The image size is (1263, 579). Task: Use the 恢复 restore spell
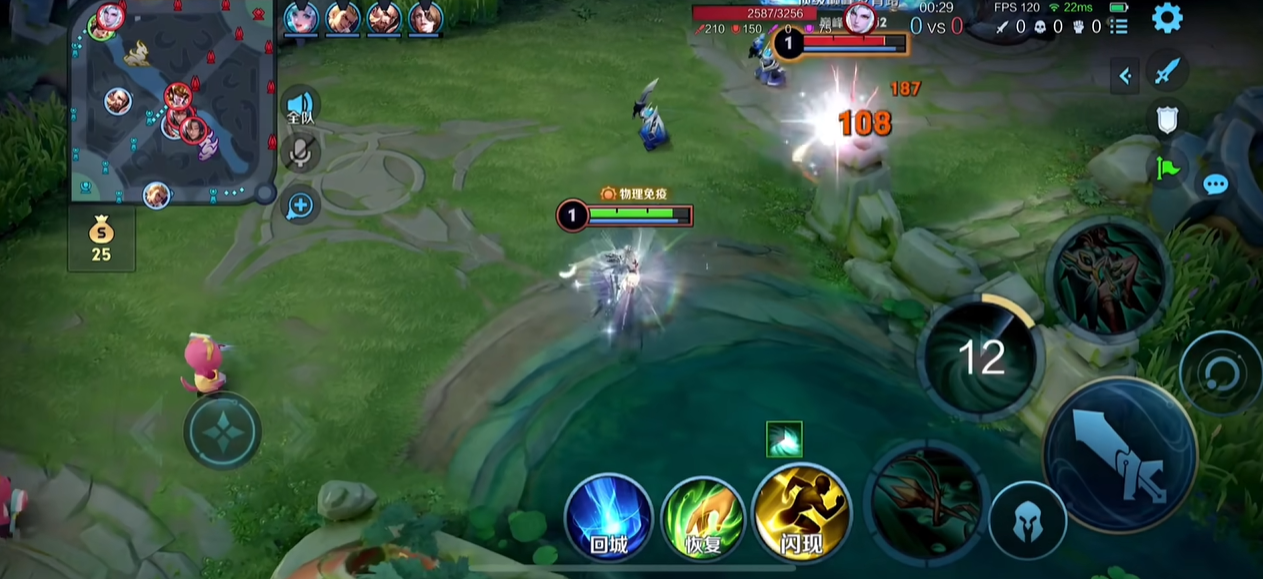click(700, 517)
